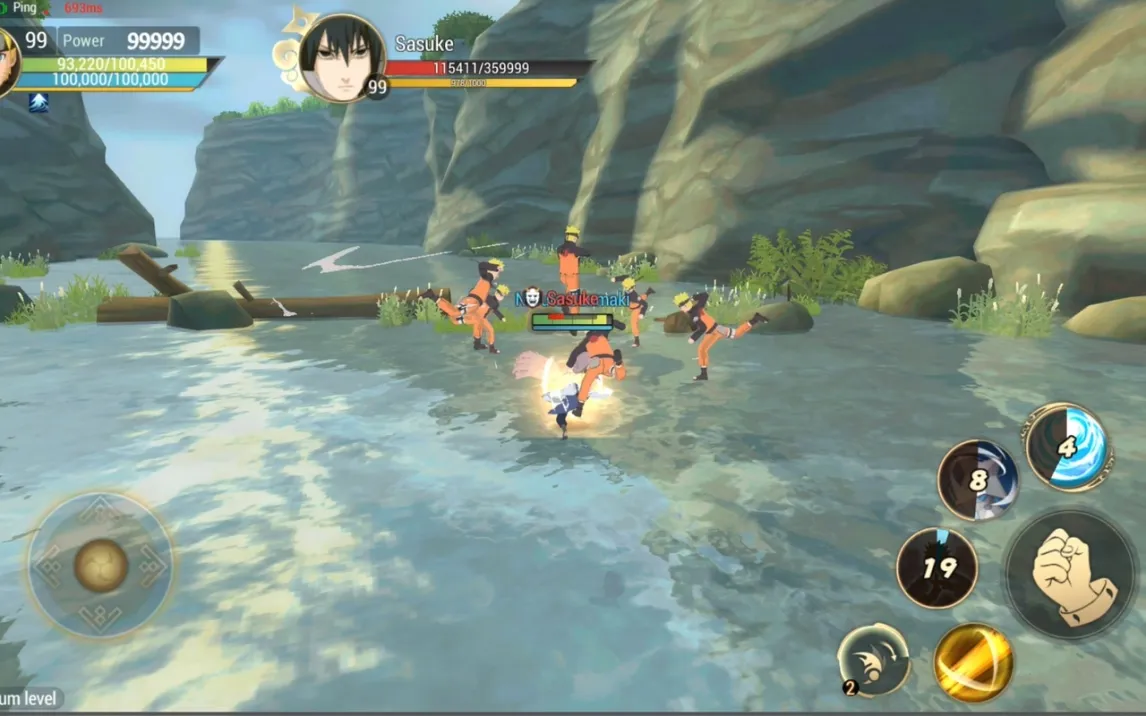Use the dodge skill with 2 charges

[x=873, y=659]
